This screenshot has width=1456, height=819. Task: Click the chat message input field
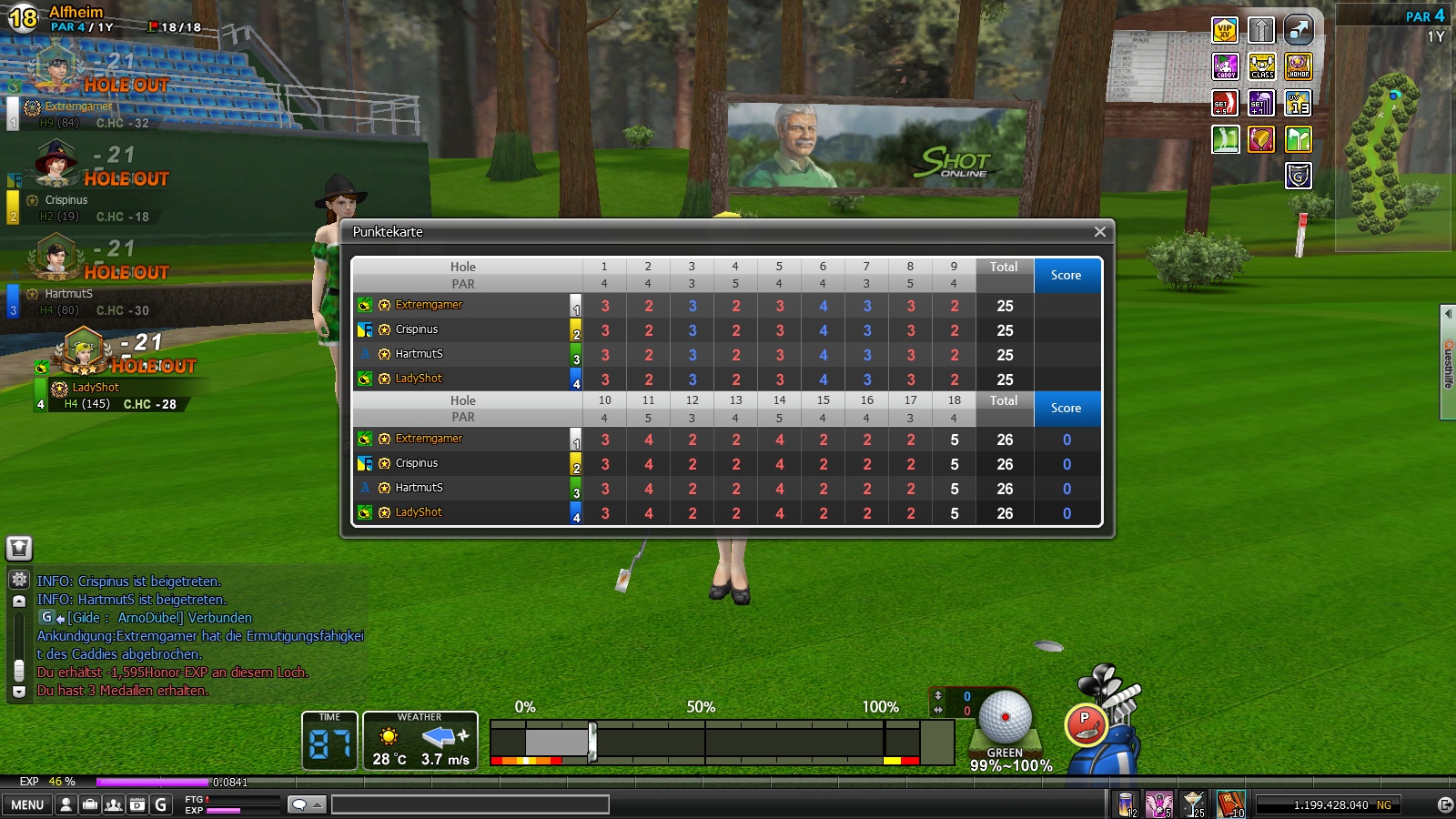click(x=470, y=804)
